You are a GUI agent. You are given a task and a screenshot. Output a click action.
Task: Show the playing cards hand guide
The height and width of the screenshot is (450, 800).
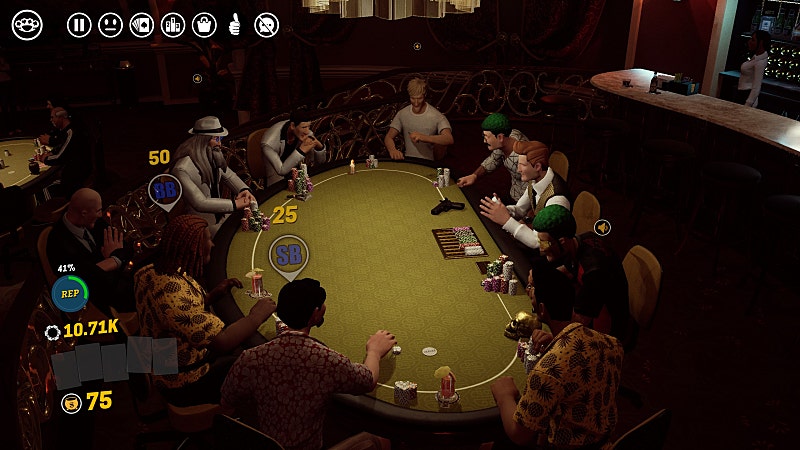point(141,25)
